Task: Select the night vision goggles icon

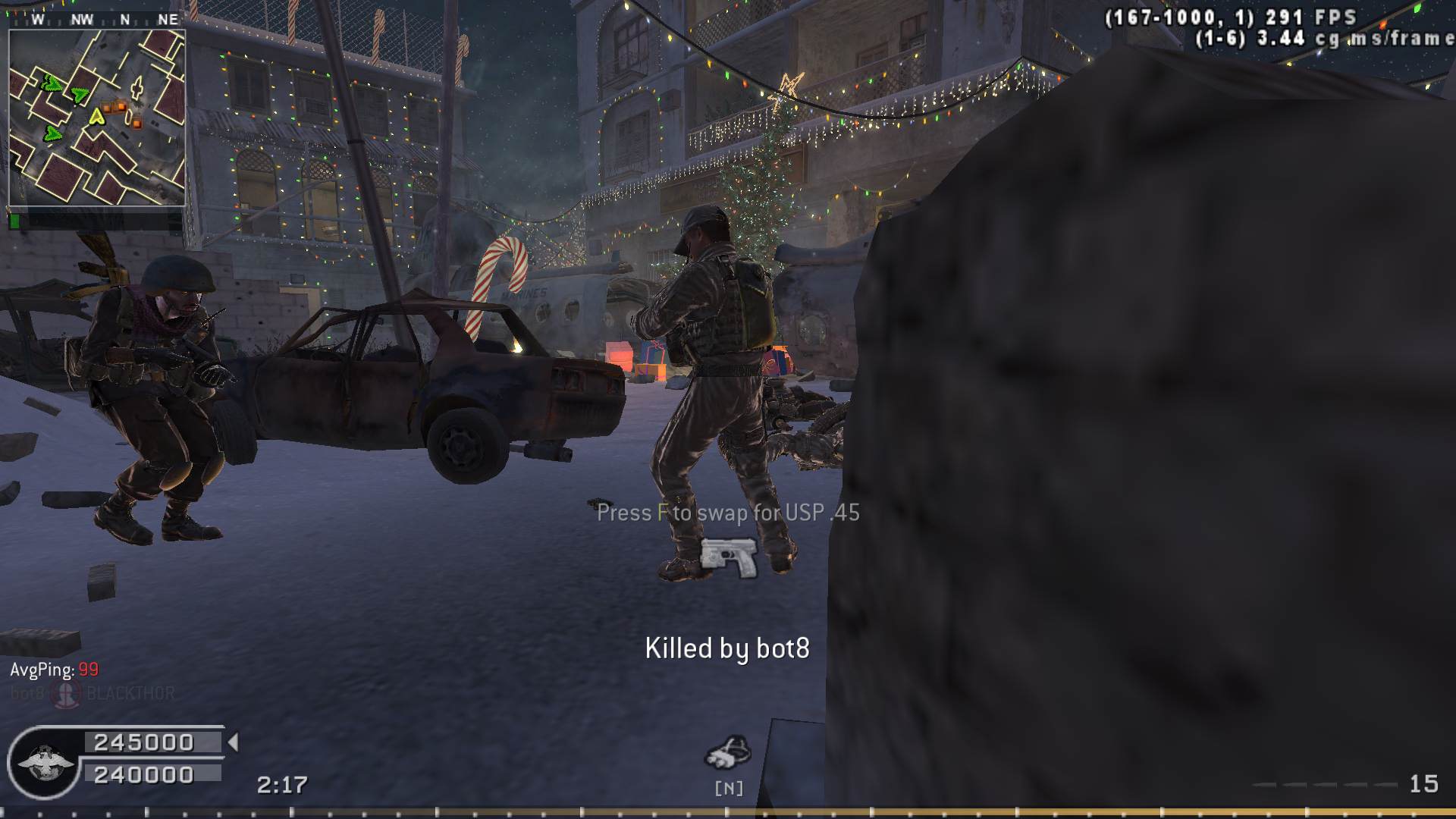Action: pos(727,752)
